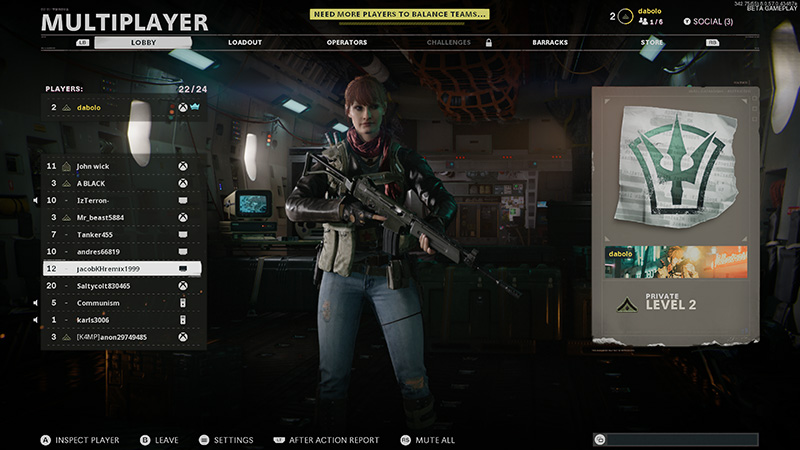Screen dimensions: 800x450
Task: Click the trident emblem image
Action: pos(675,167)
